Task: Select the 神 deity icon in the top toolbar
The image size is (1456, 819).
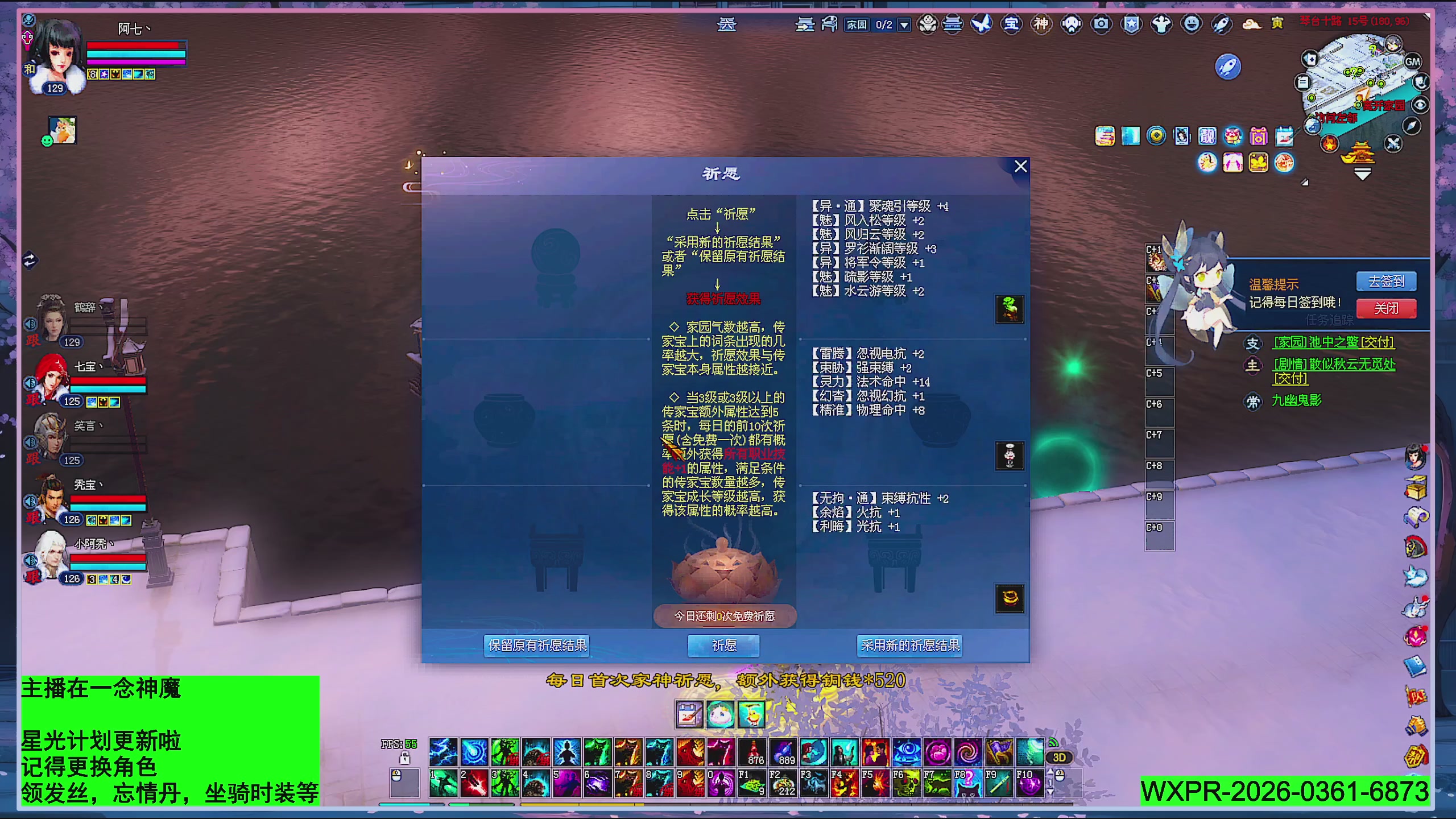Action: coord(1043,24)
